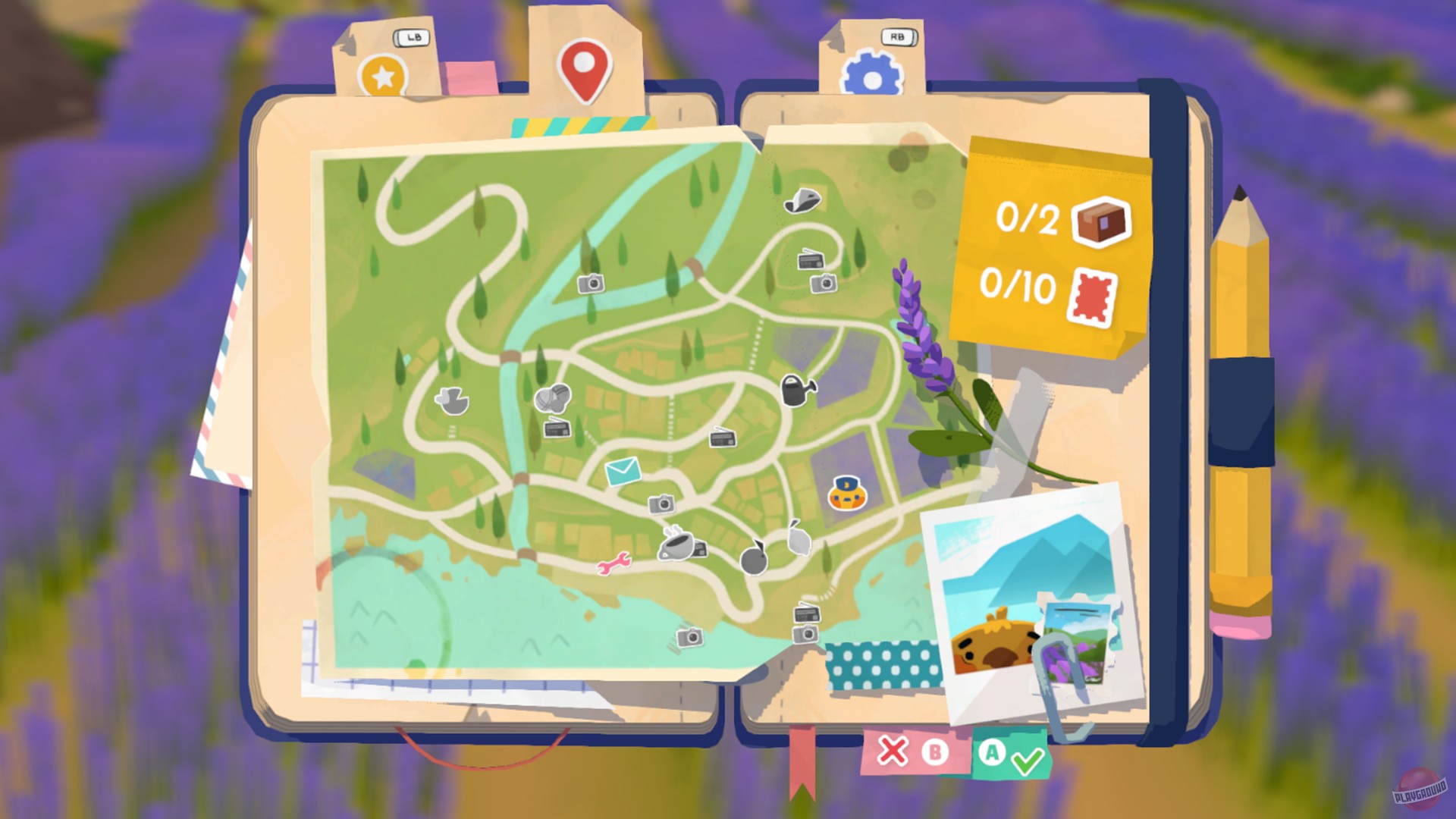This screenshot has height=819, width=1456.
Task: Click the coffee cup sticker on the map
Action: pyautogui.click(x=676, y=546)
